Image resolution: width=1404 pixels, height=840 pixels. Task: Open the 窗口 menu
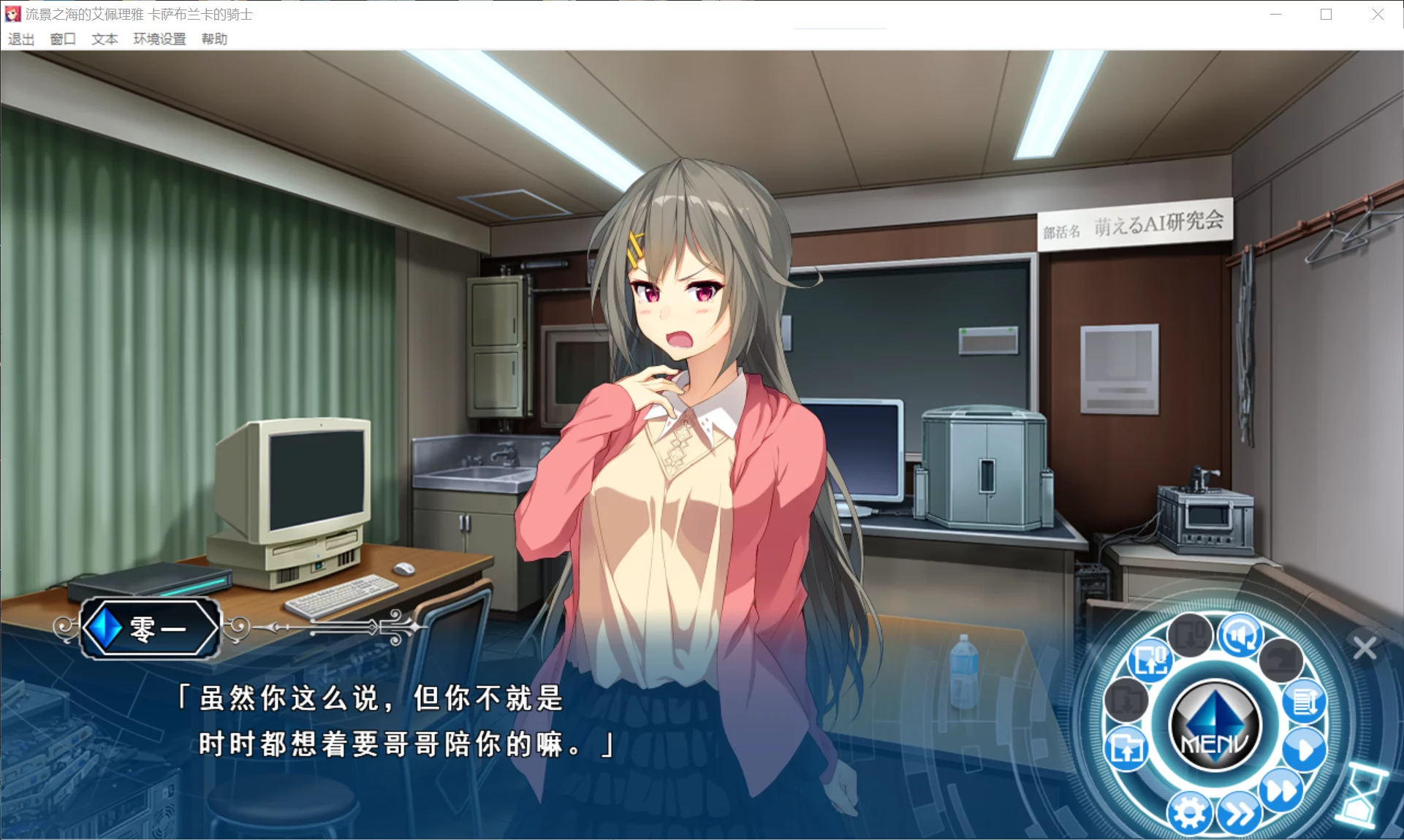(62, 39)
